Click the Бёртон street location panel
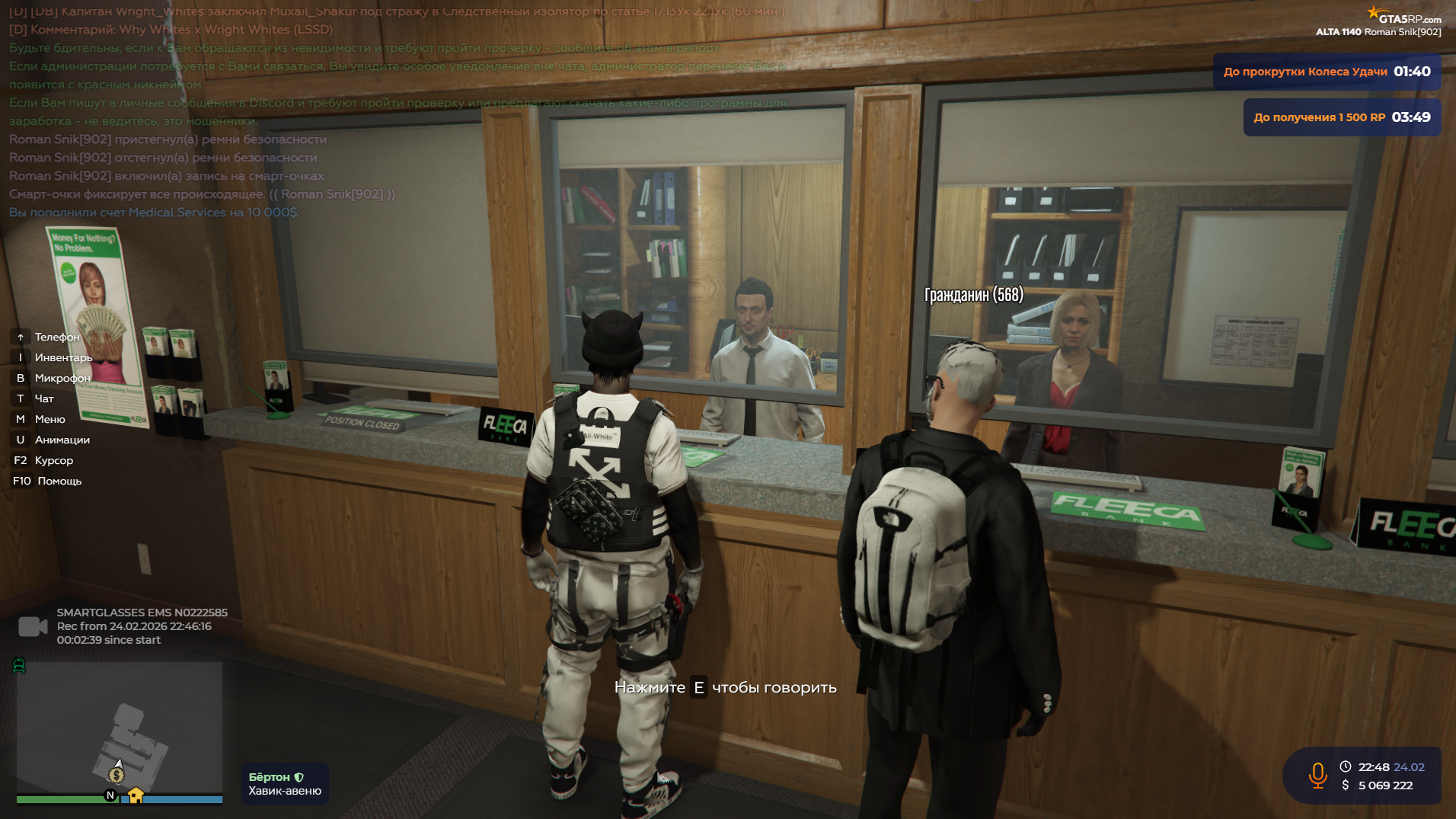Screen dimensions: 1456x819 (x=285, y=784)
